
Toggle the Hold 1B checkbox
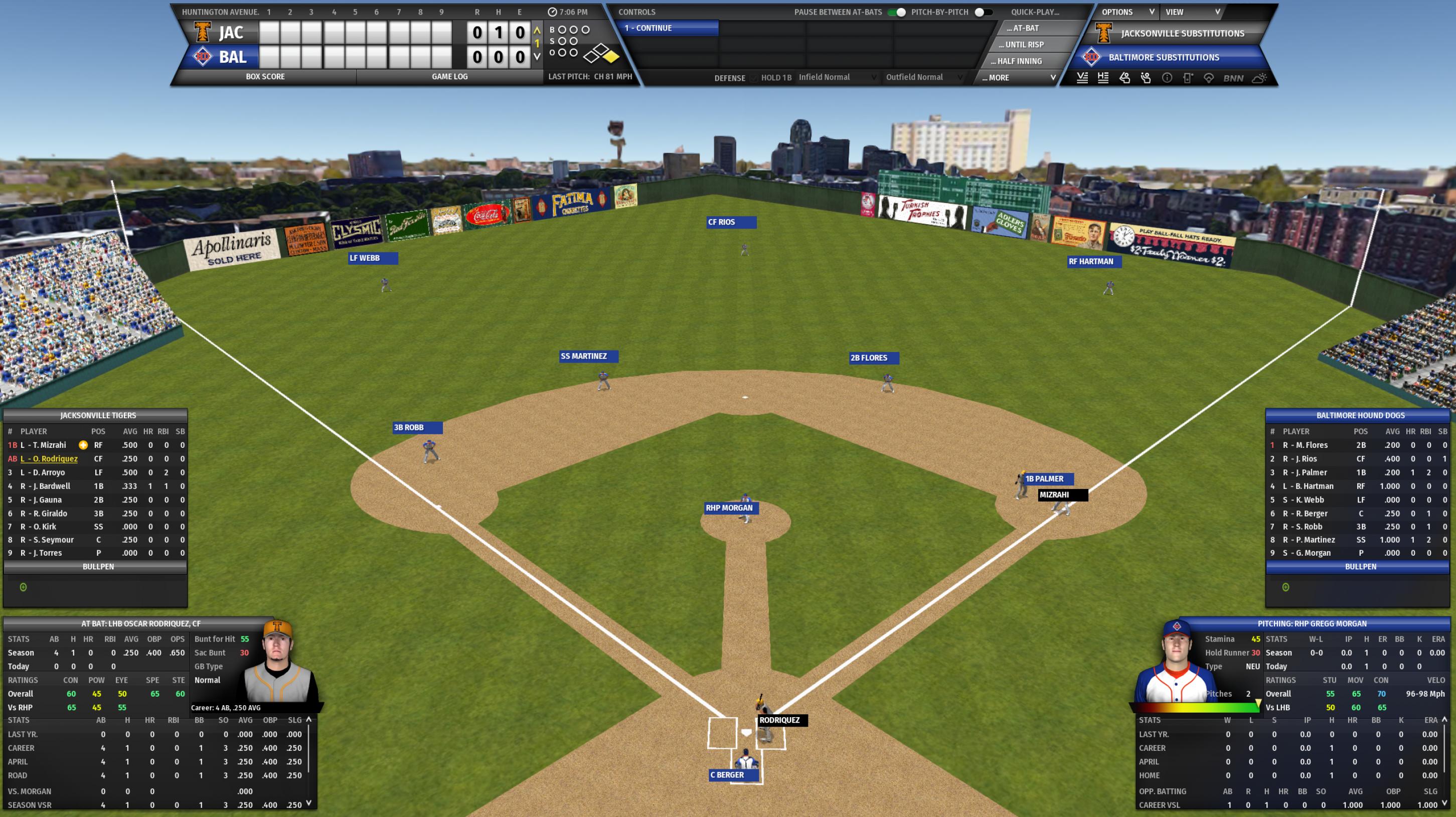click(x=754, y=78)
